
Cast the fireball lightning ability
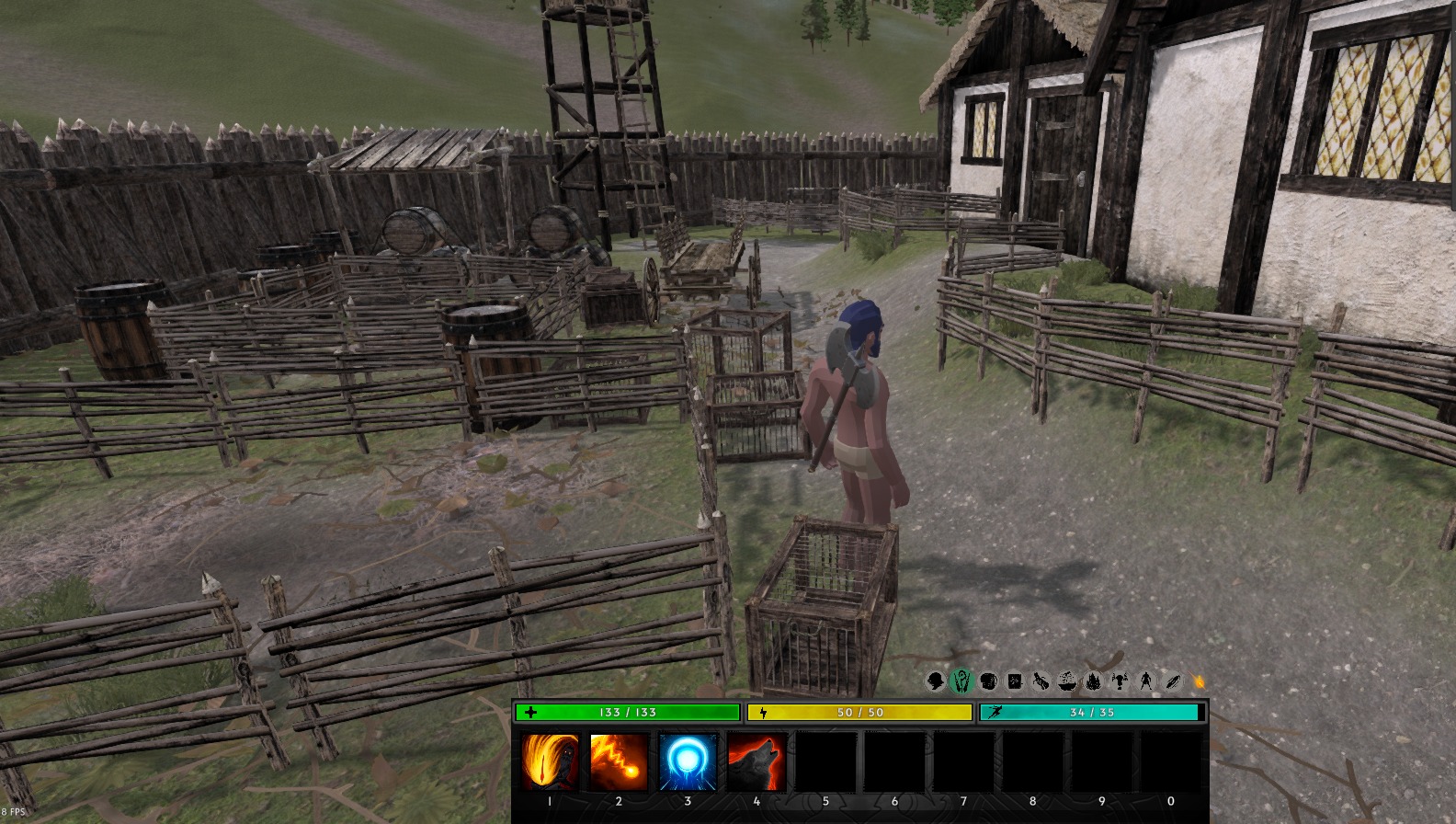tap(619, 761)
